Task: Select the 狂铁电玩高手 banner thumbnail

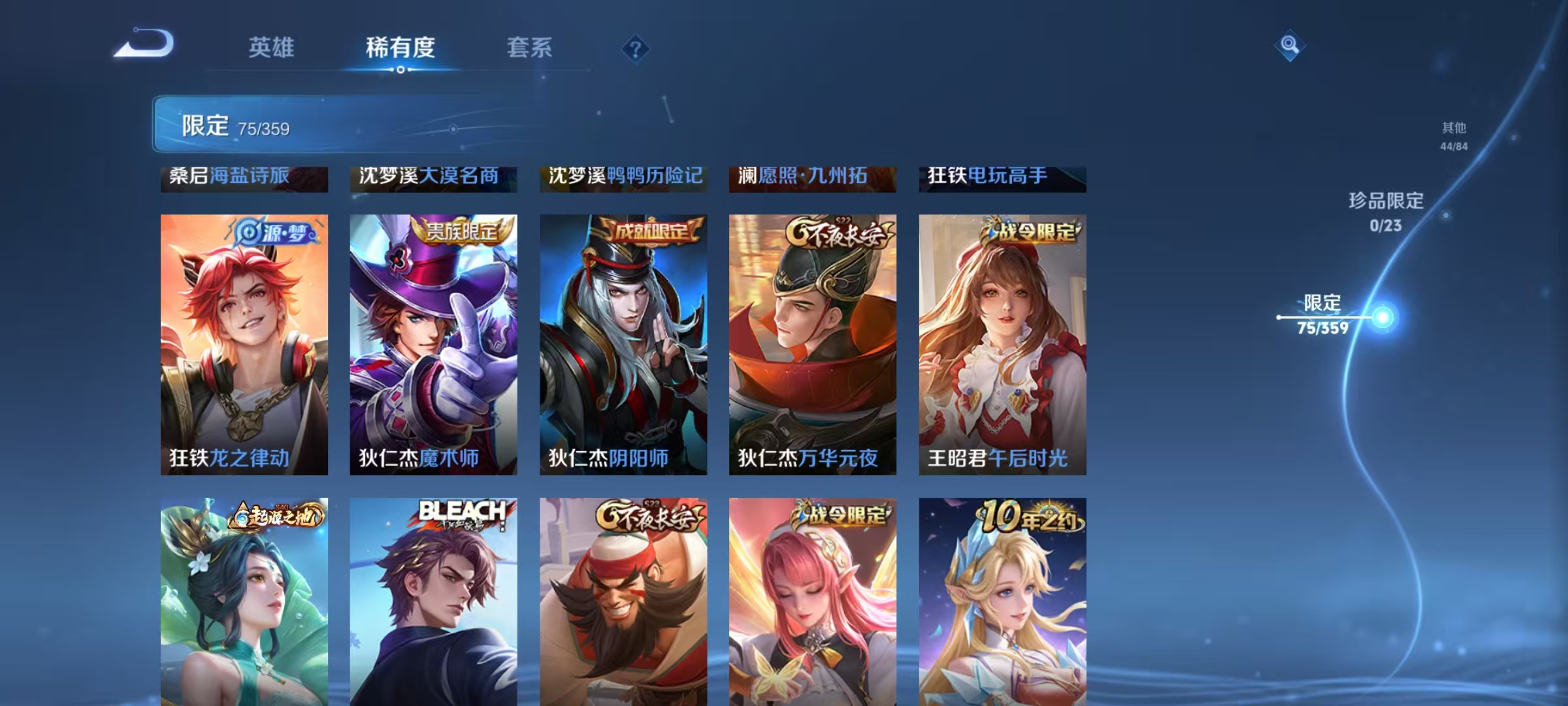Action: 1004,177
